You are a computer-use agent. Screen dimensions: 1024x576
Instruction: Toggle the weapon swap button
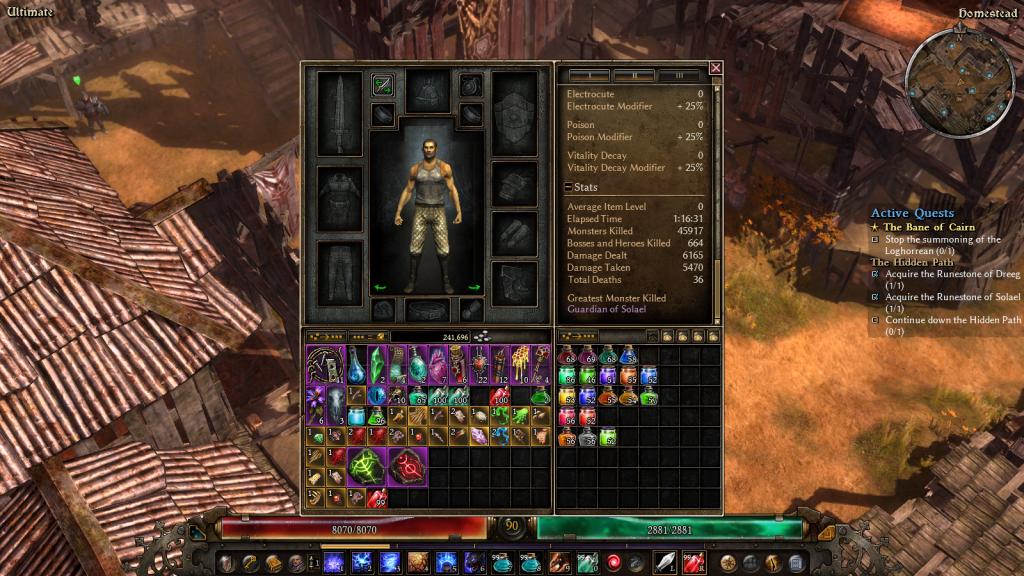click(x=382, y=85)
